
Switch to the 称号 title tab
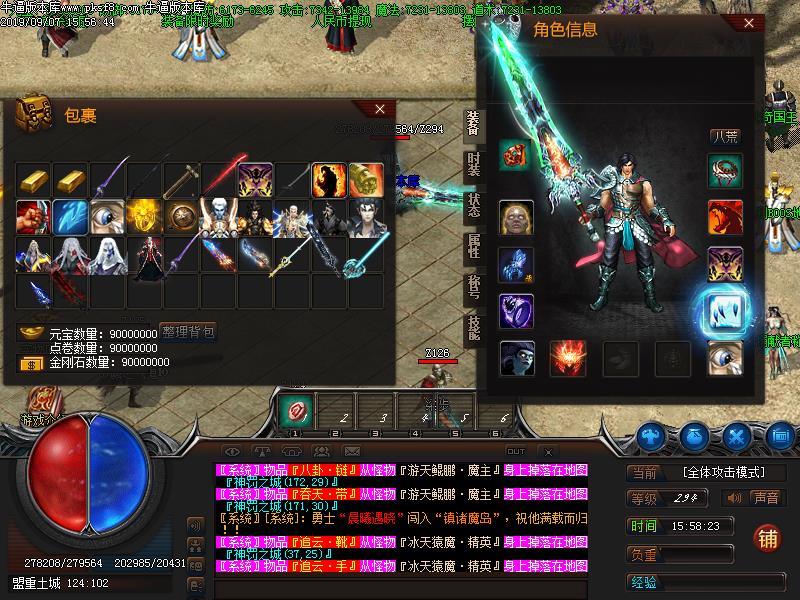point(474,290)
